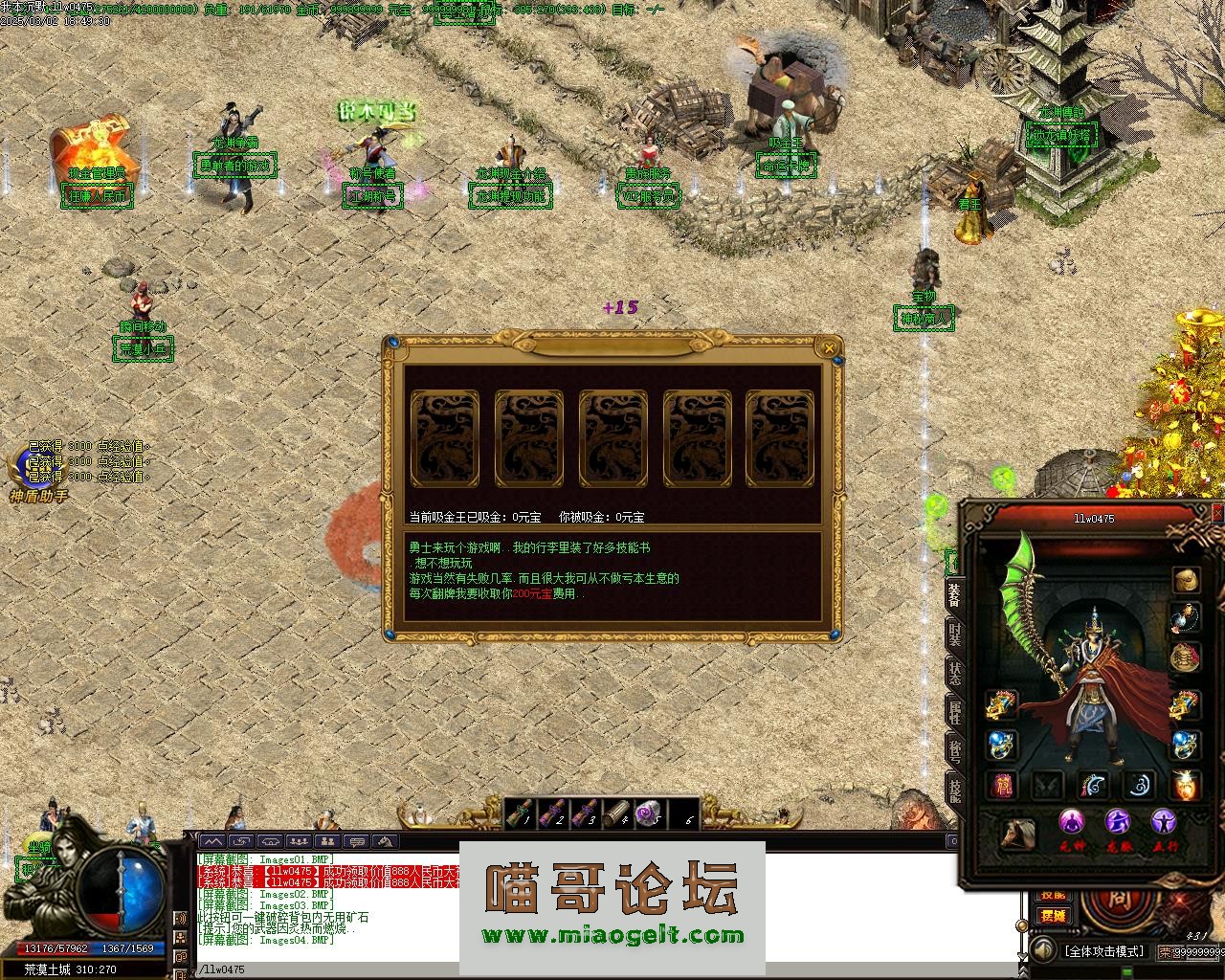Select the flaming lantern charm slot
Screen dimensions: 1225x980
click(1187, 785)
